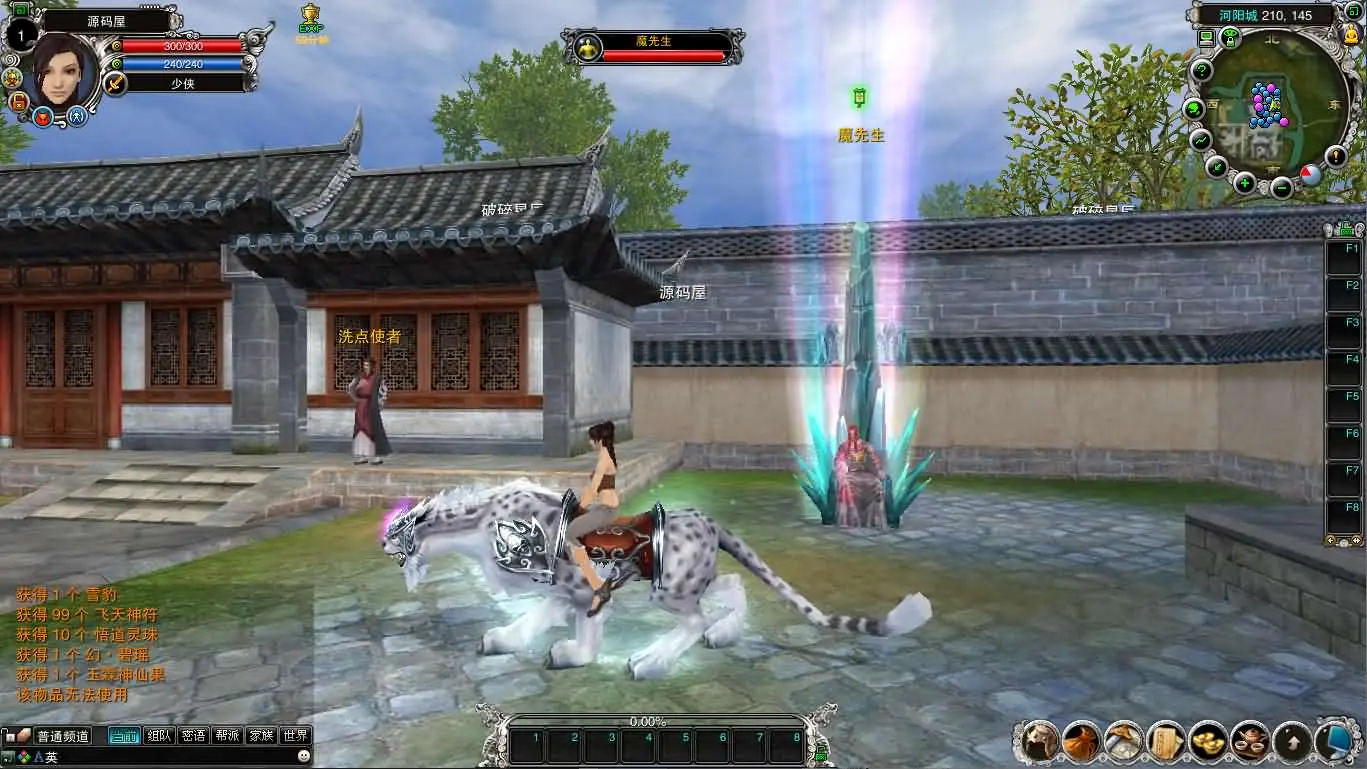Select the 帮派 chat channel tab
The image size is (1367, 769).
(x=227, y=736)
